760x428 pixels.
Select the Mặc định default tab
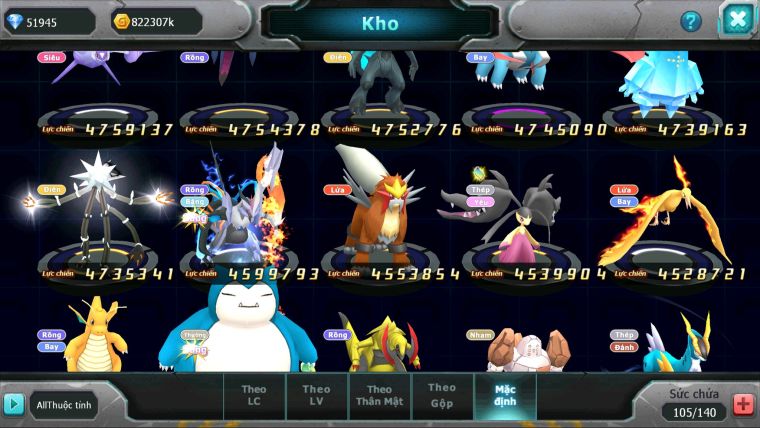pyautogui.click(x=505, y=396)
